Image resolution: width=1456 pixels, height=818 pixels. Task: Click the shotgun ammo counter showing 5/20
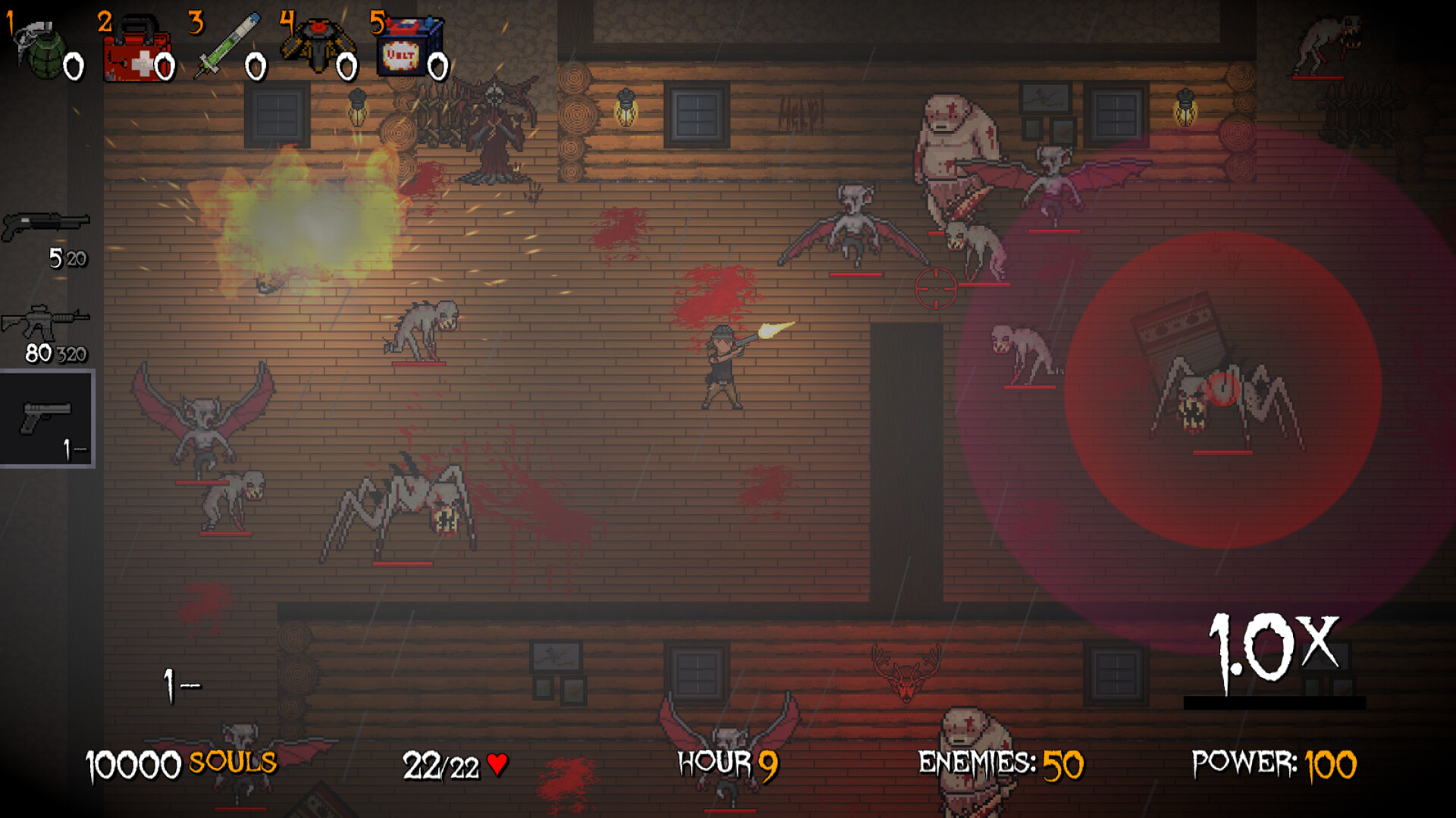click(67, 259)
